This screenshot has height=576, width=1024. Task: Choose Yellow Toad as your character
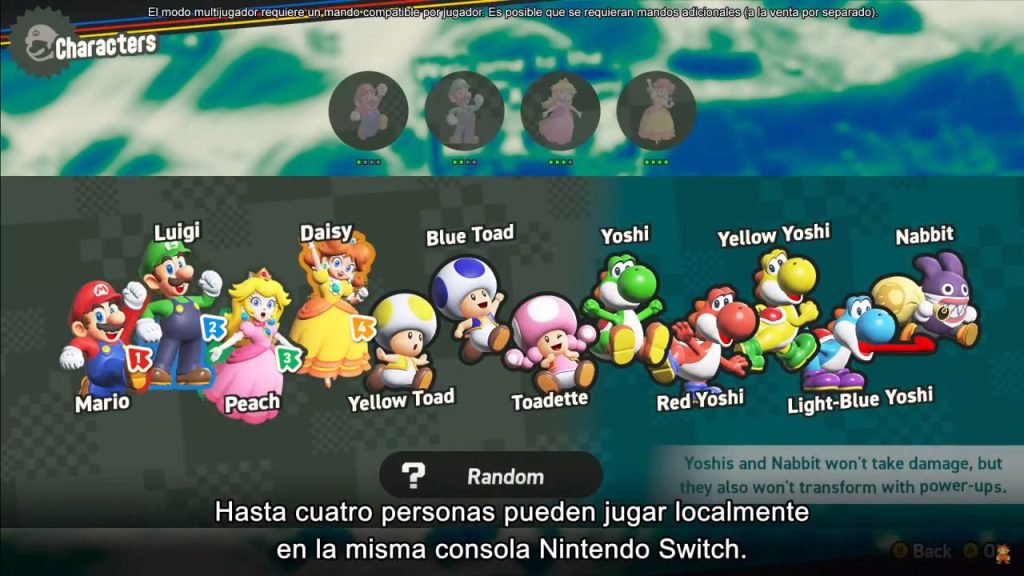point(401,340)
